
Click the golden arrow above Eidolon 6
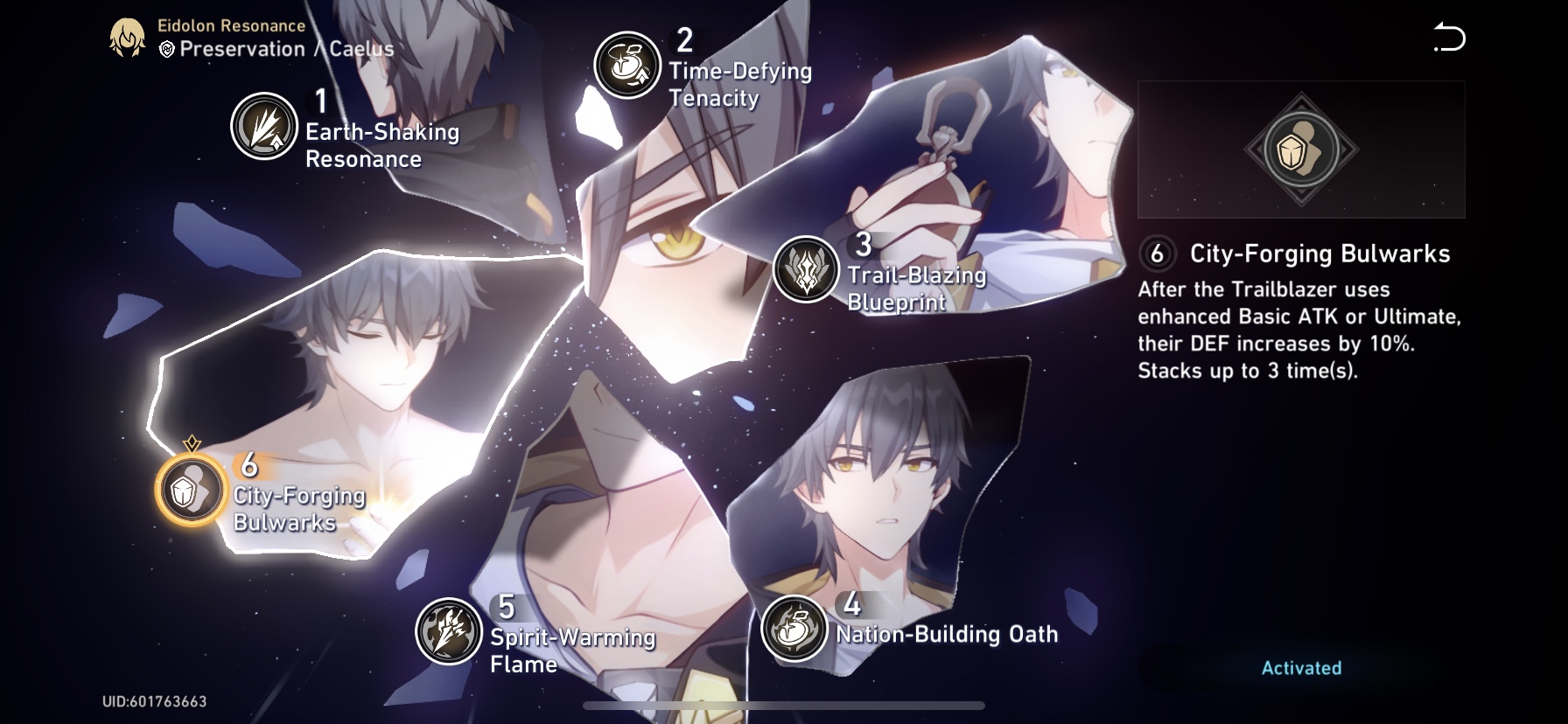pyautogui.click(x=191, y=444)
